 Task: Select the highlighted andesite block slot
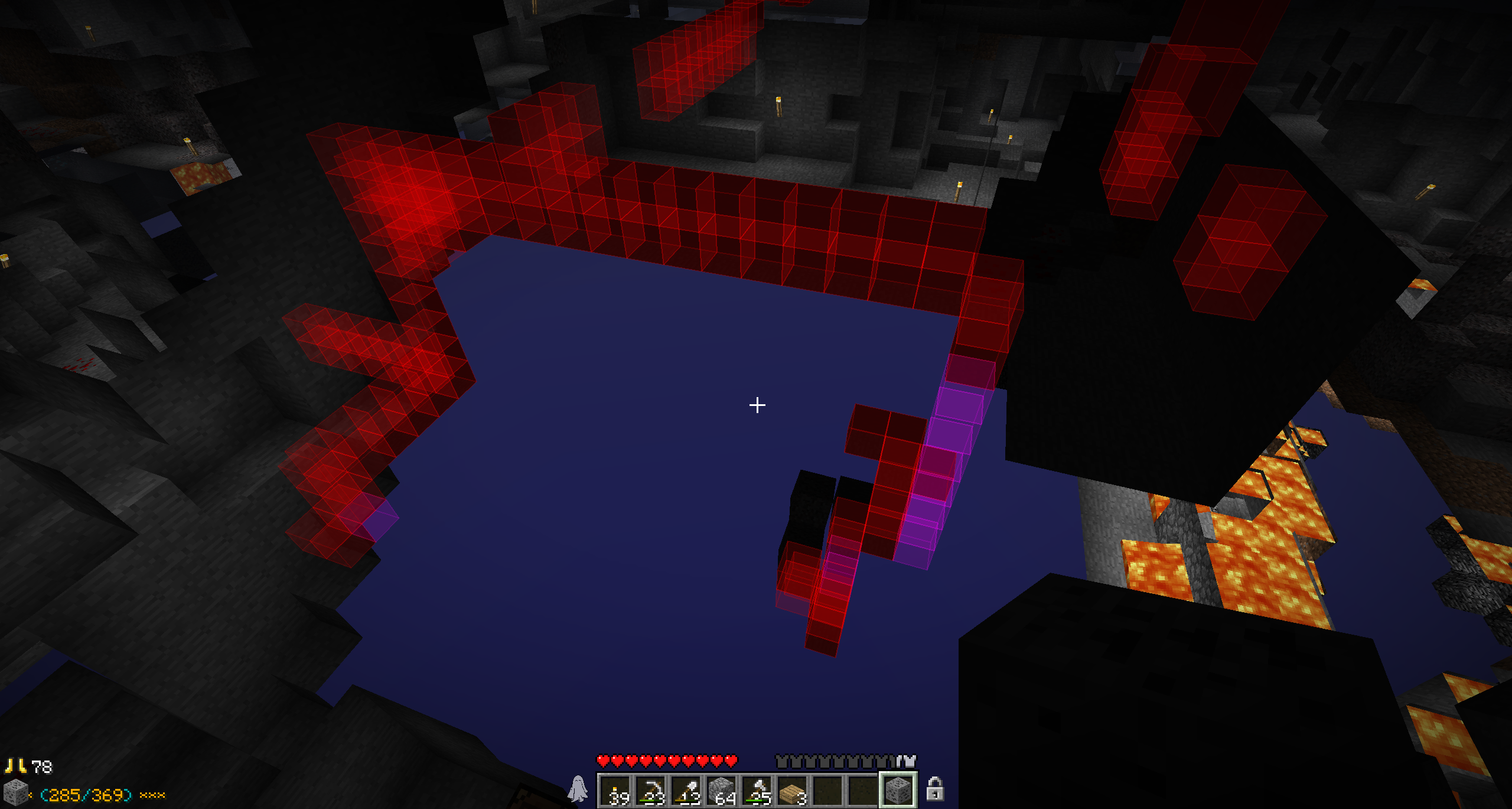pos(898,790)
